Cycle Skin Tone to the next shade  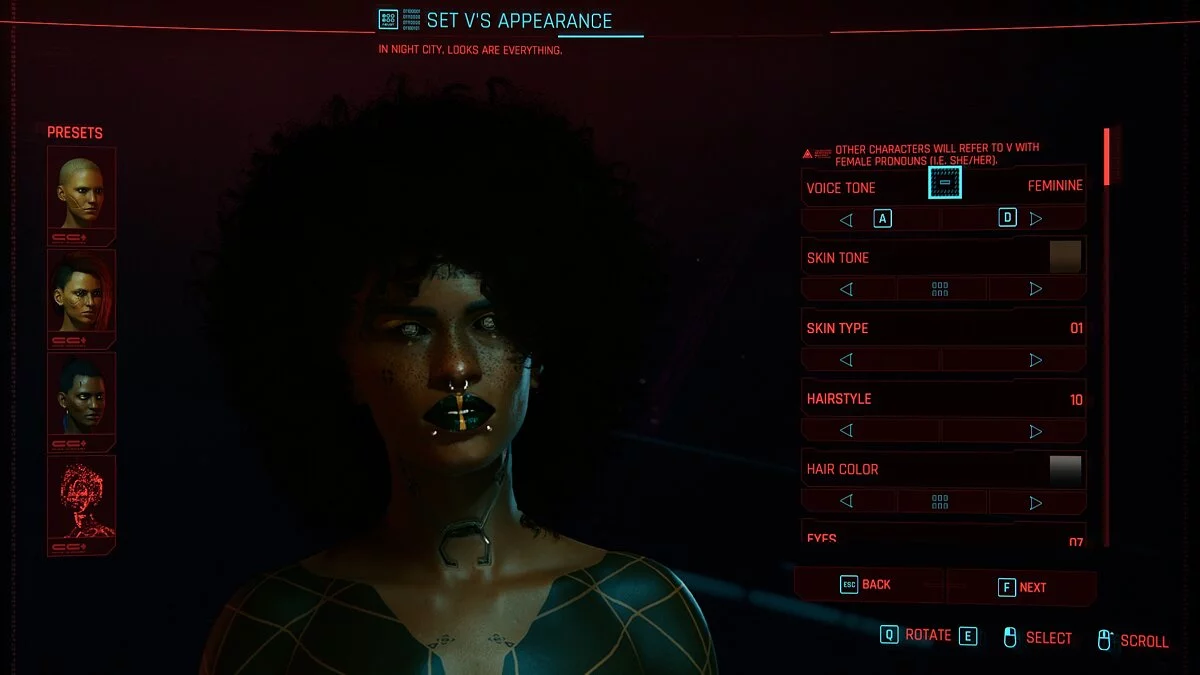(1036, 289)
